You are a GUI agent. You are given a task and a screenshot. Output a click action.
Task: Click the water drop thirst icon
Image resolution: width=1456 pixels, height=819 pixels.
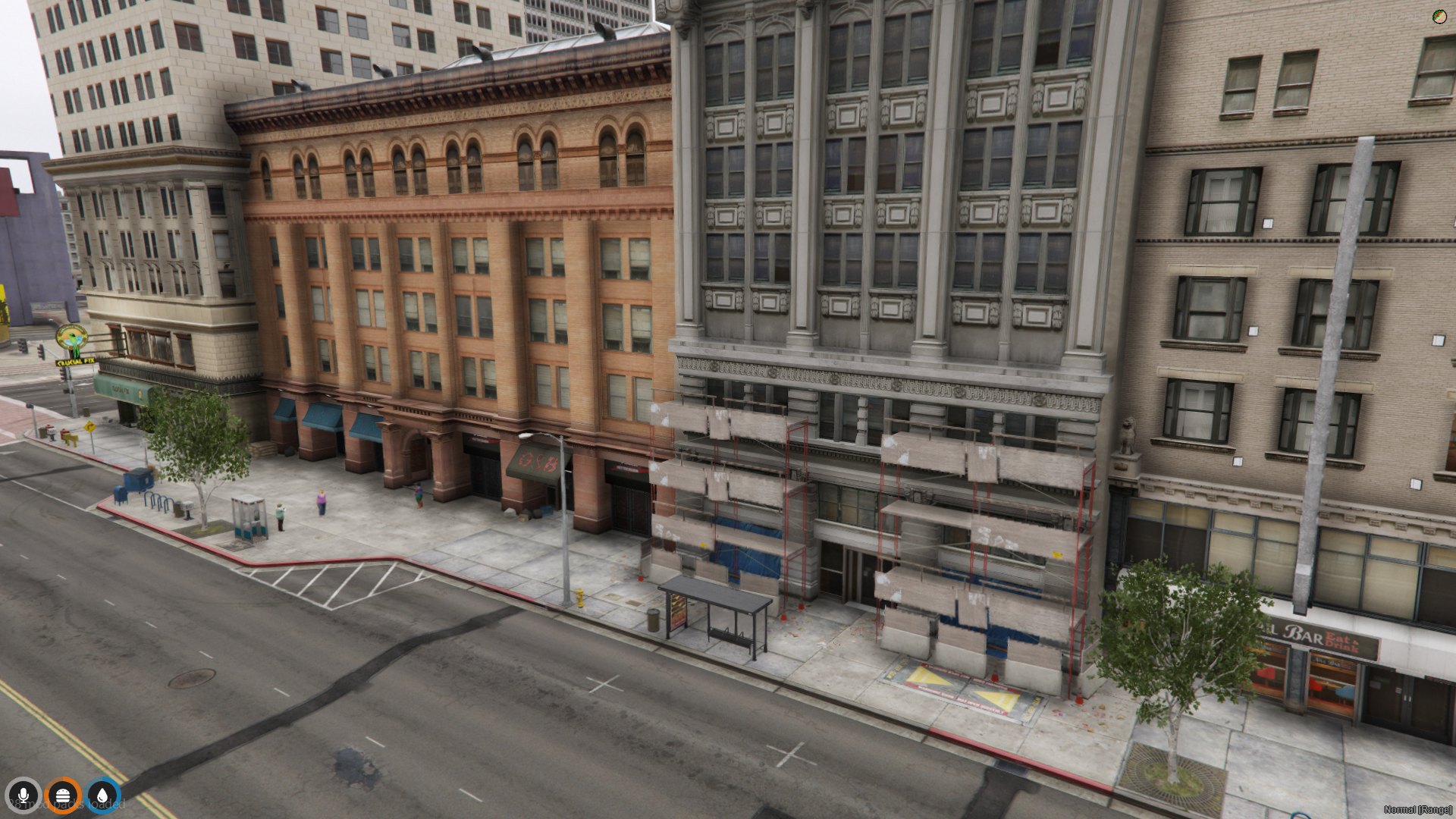point(102,795)
